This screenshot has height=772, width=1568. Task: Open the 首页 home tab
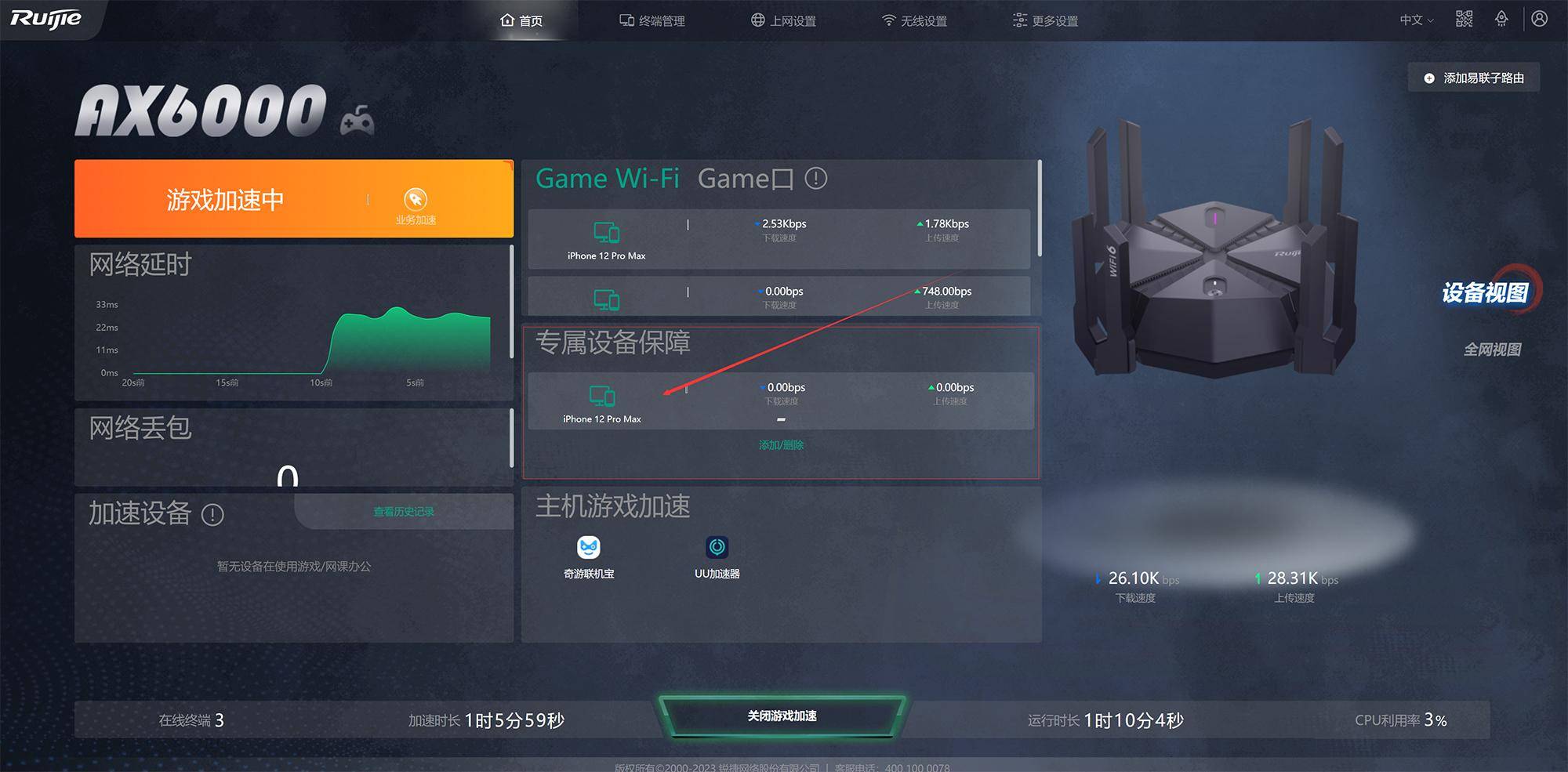522,20
